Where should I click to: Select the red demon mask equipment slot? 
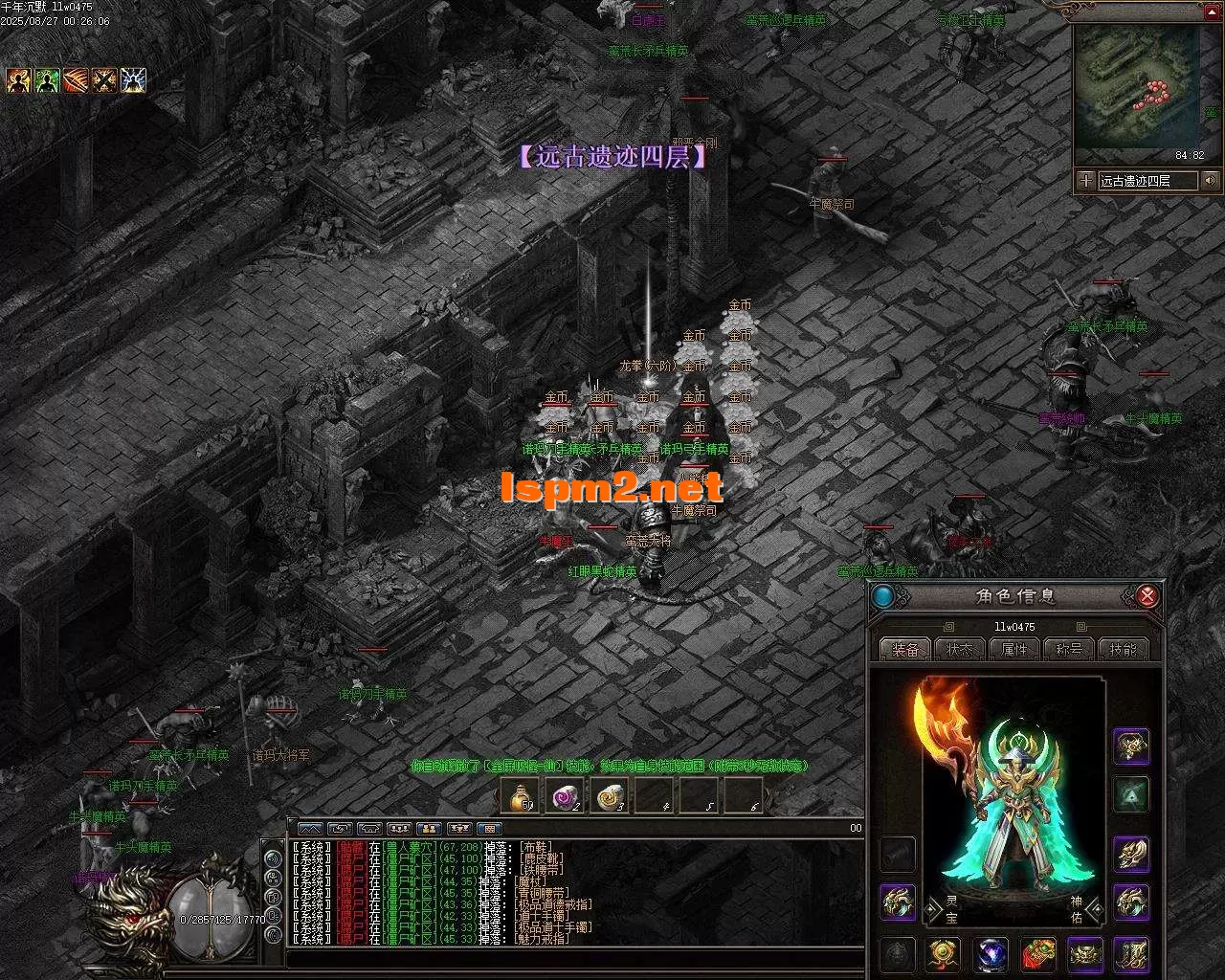(1038, 954)
